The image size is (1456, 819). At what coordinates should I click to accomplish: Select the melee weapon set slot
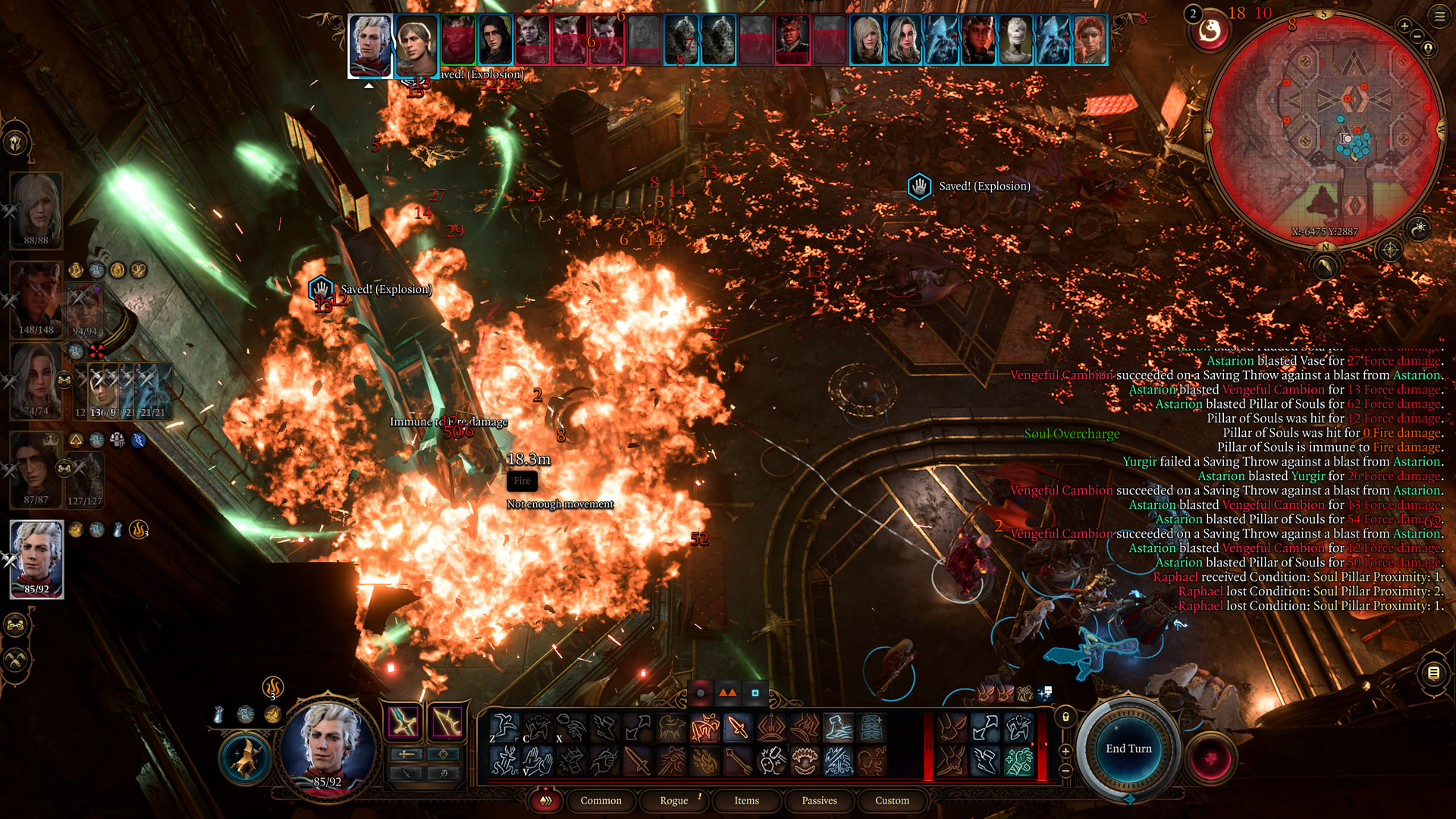(x=403, y=722)
